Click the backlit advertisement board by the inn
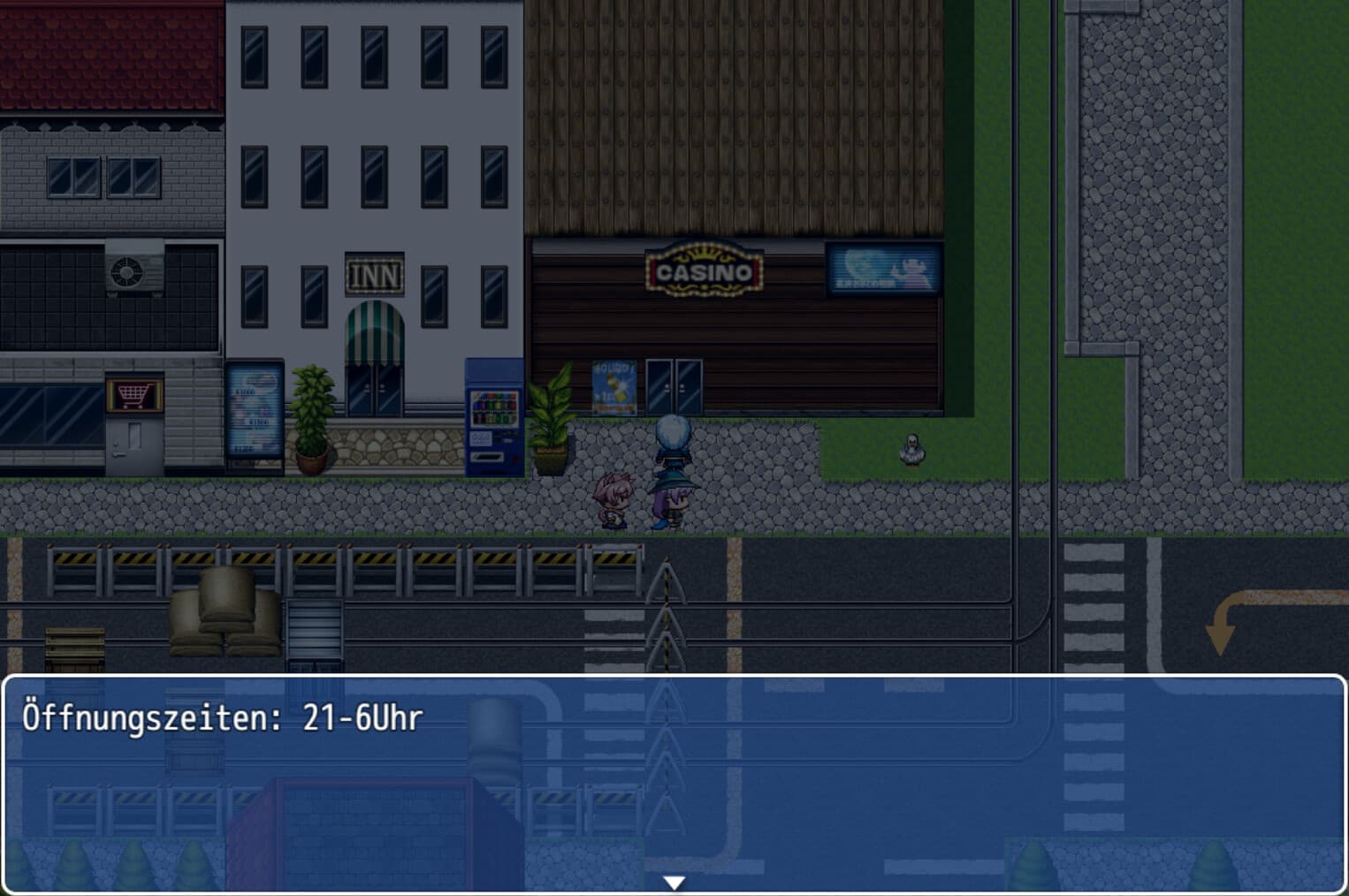The image size is (1349, 896). [256, 406]
